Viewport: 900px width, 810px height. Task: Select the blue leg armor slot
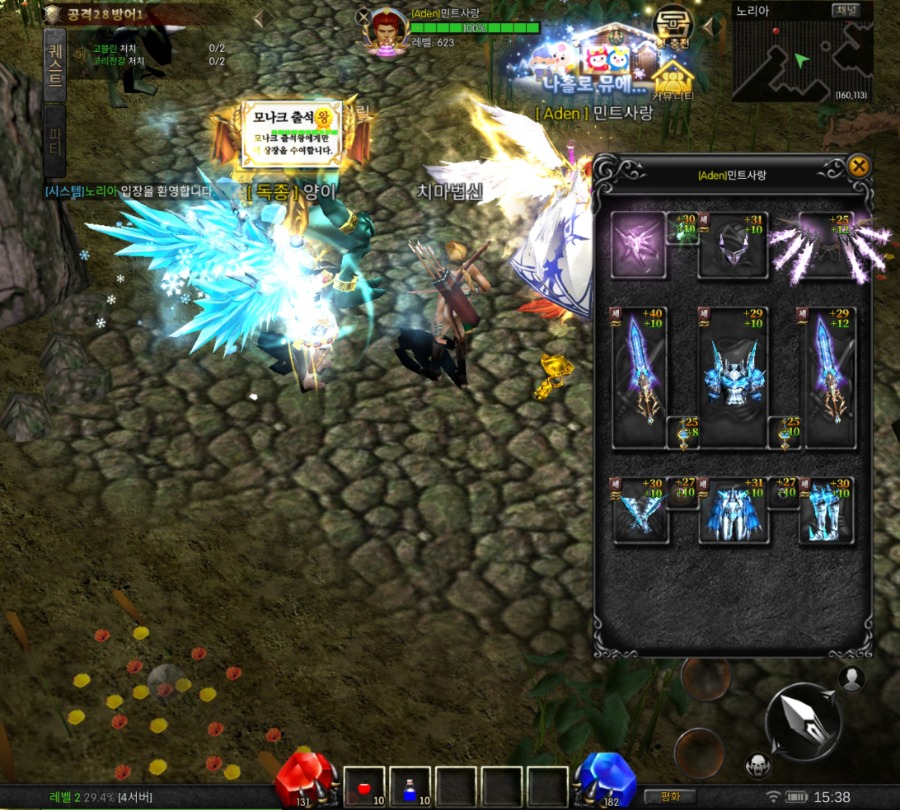[x=733, y=510]
